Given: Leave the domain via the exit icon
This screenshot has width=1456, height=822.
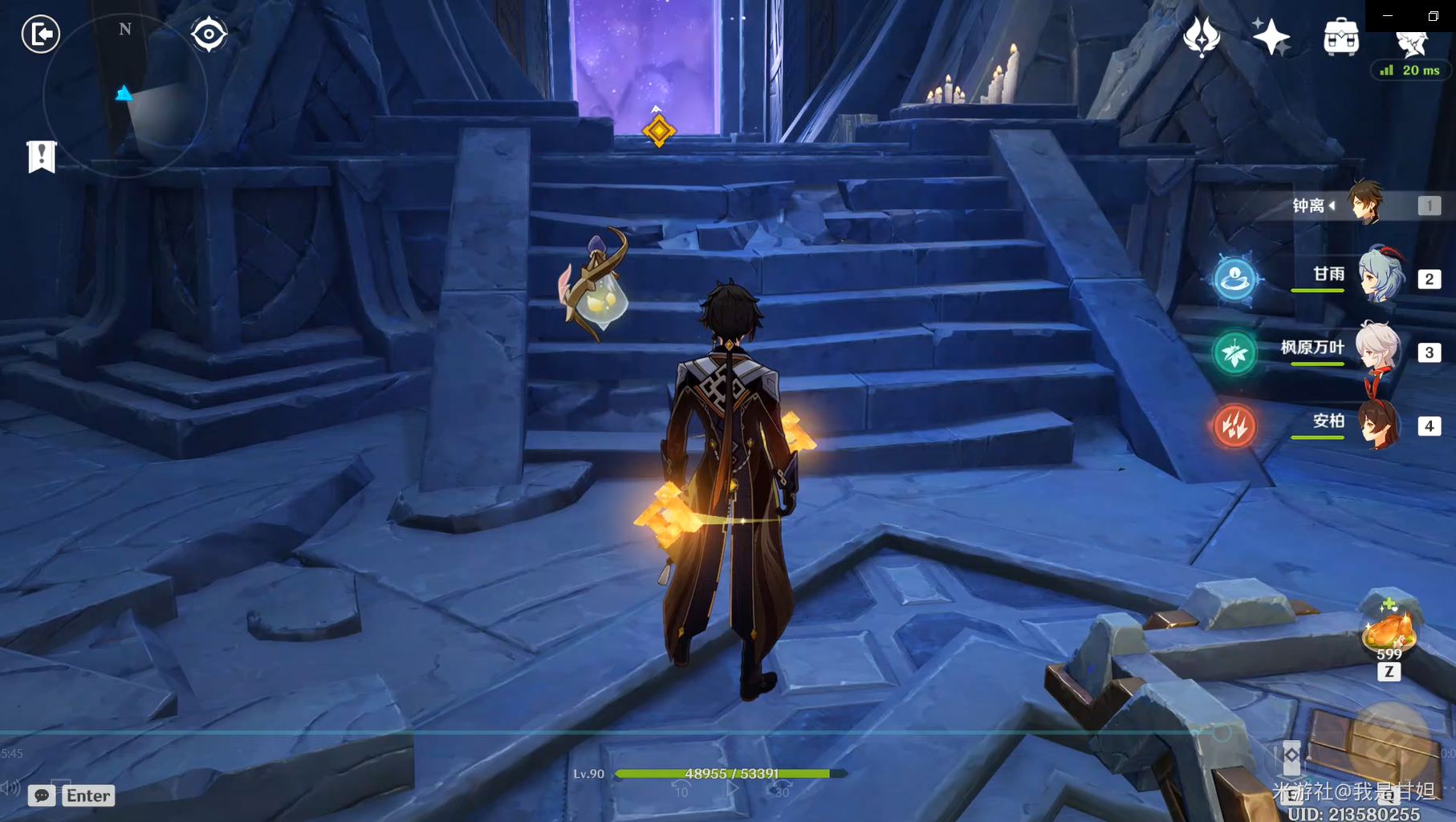Looking at the screenshot, I should pos(40,35).
